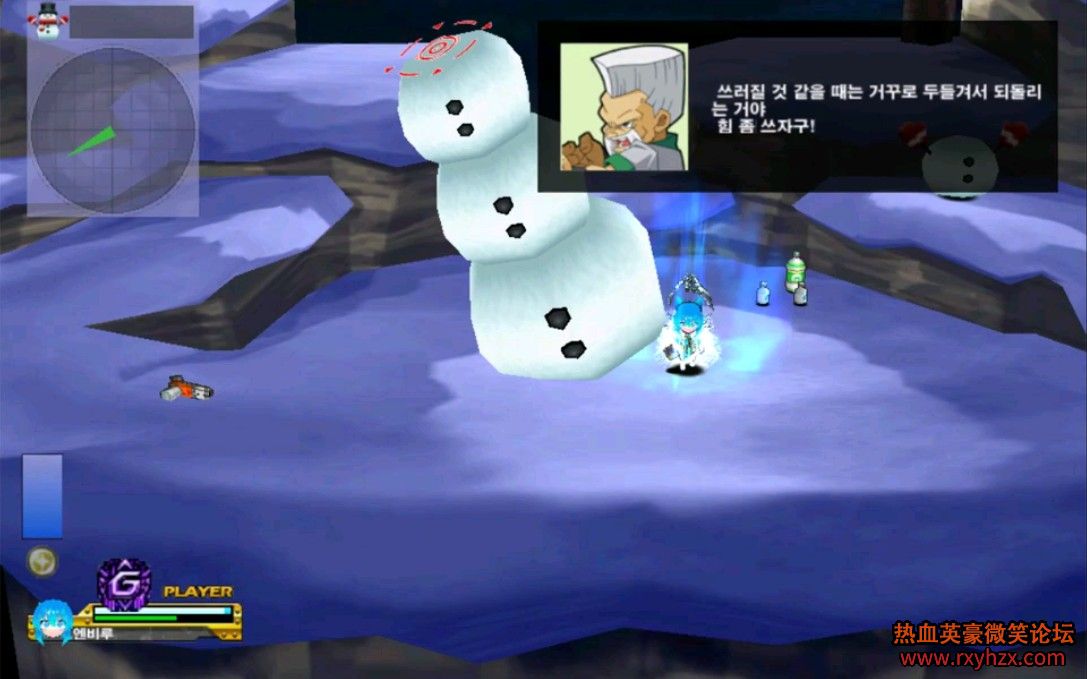The width and height of the screenshot is (1087, 679).
Task: Open the www.rxyhzx.com watermark link
Action: (x=982, y=658)
